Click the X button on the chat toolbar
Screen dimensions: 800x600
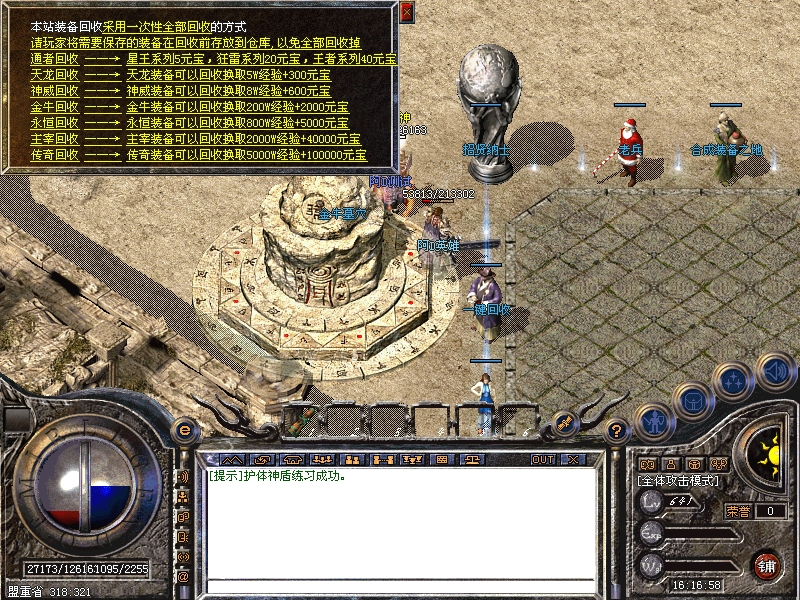(573, 459)
